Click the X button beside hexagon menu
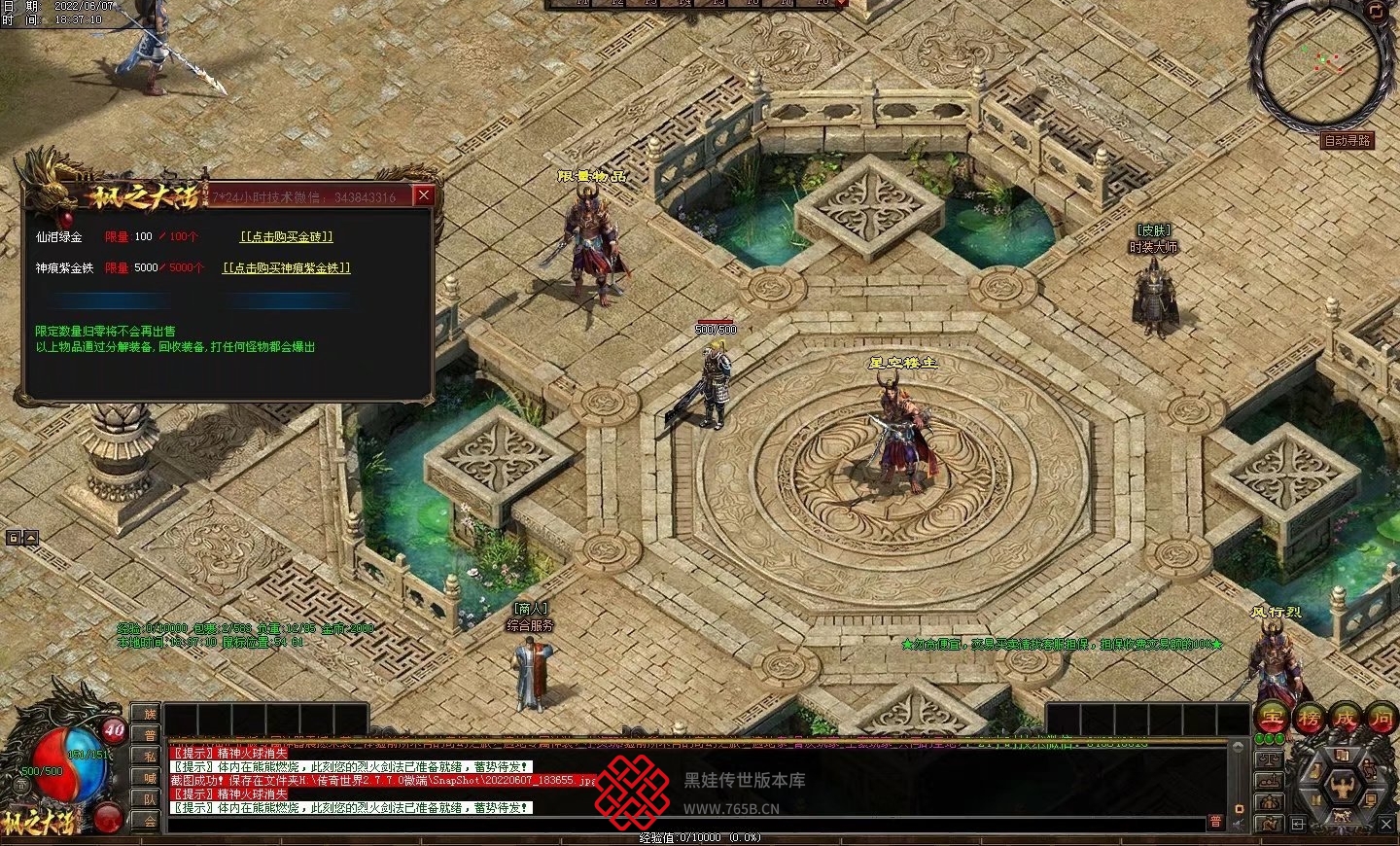This screenshot has height=846, width=1400. click(x=1386, y=824)
